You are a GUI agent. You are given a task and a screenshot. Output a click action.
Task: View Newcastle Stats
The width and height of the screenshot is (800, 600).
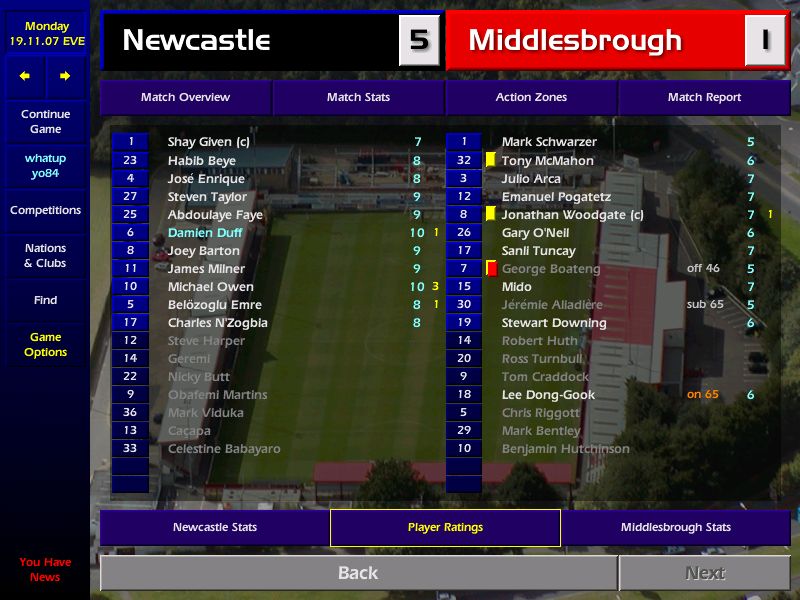(x=214, y=527)
